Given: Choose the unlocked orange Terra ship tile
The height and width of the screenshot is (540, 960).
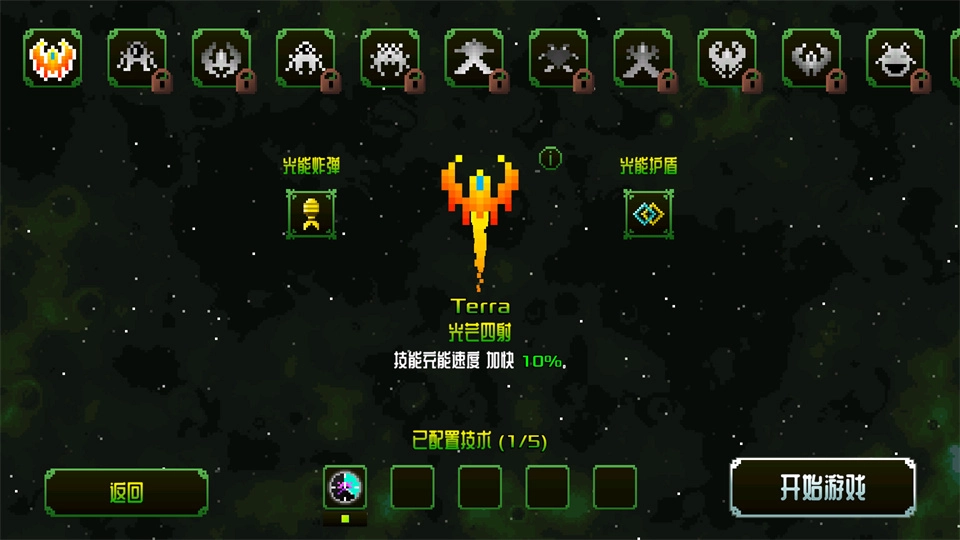Looking at the screenshot, I should tap(53, 57).
